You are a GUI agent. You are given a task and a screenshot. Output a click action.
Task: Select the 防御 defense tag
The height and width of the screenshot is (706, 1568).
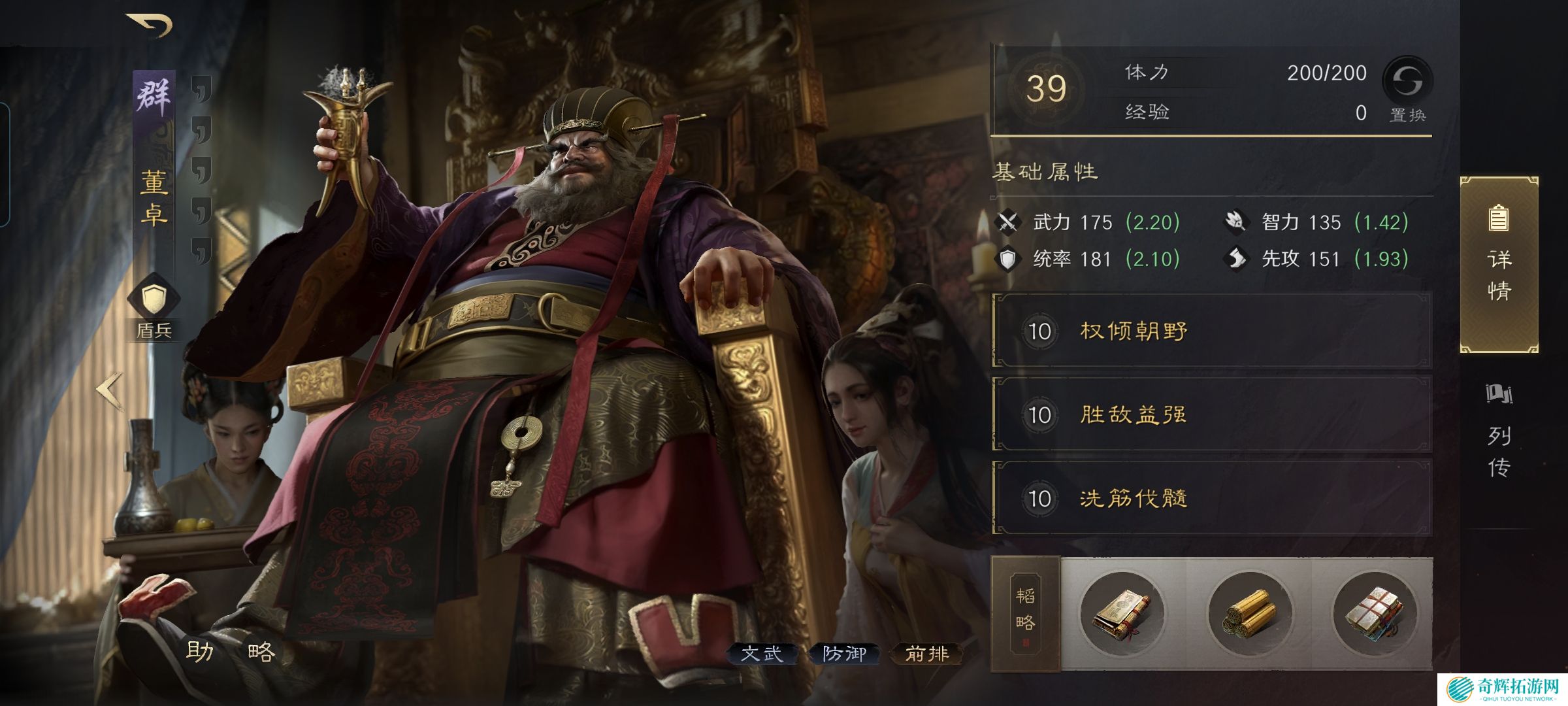coord(844,653)
